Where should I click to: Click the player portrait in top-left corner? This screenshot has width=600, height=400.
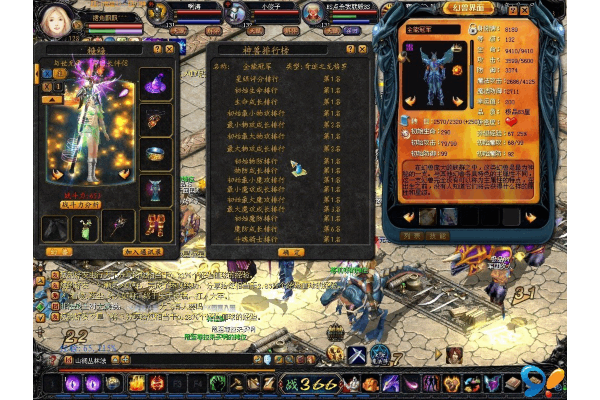[x=55, y=20]
